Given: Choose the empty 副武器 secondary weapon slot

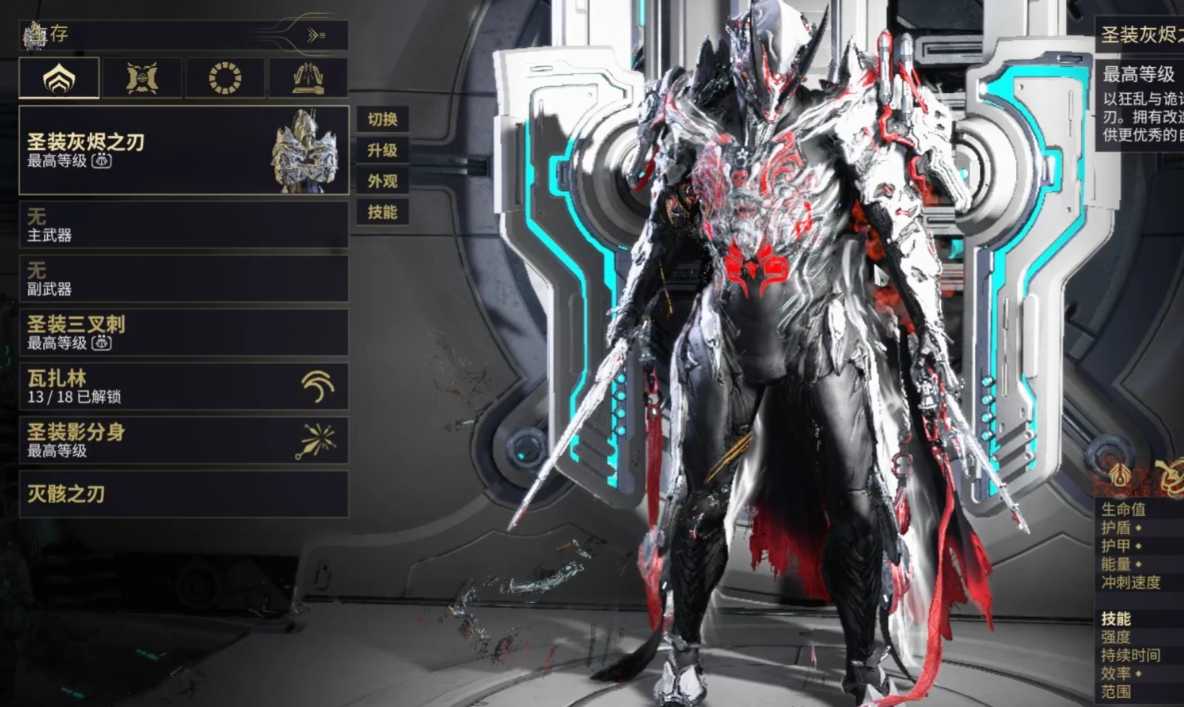Looking at the screenshot, I should click(184, 279).
